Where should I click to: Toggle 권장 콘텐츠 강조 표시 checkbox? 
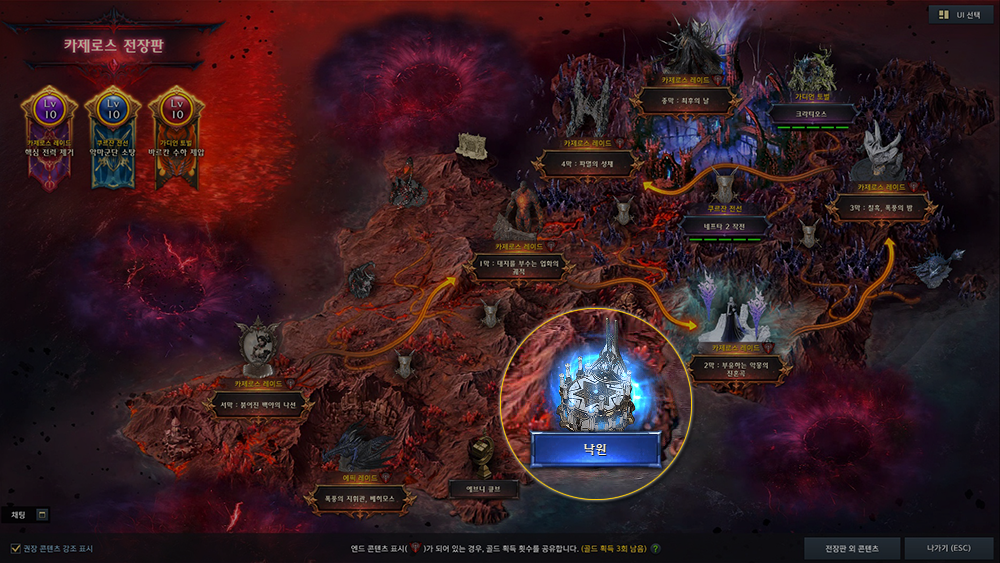click(15, 548)
